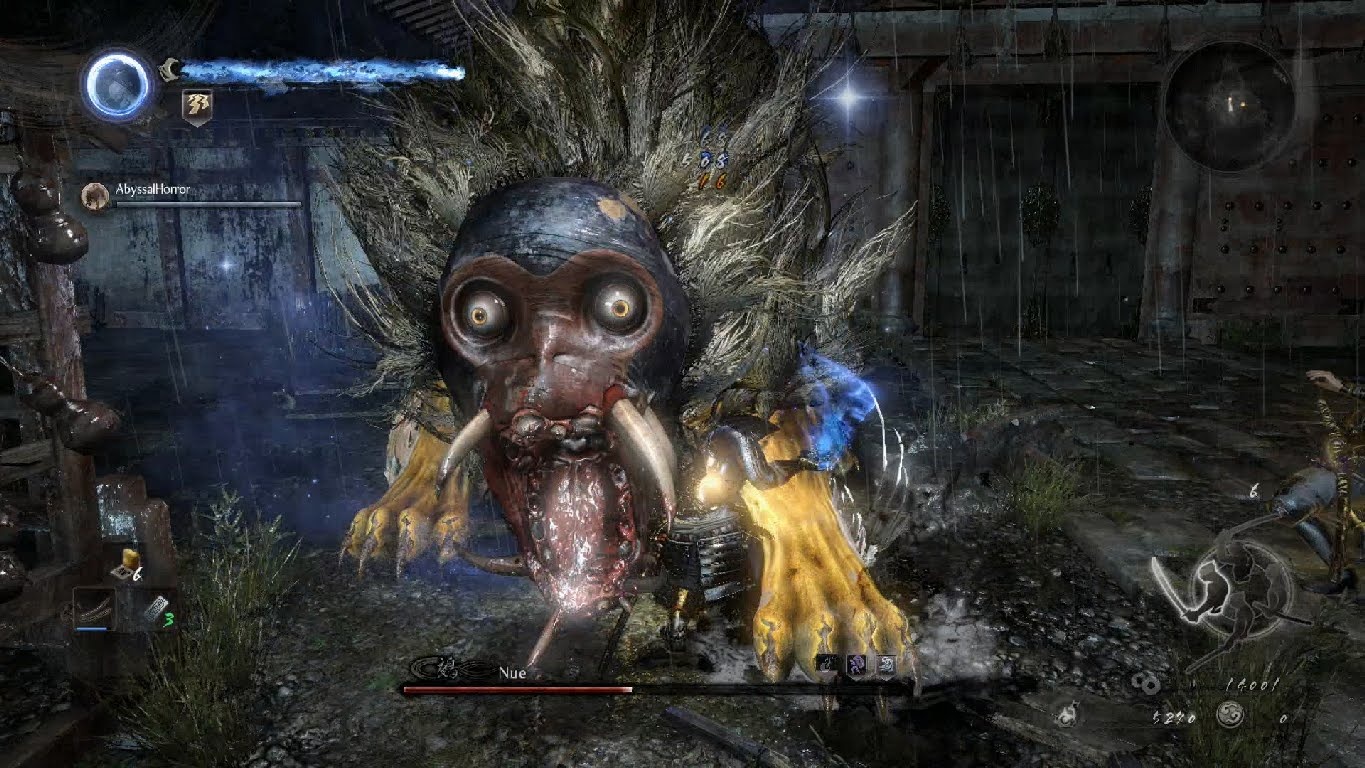The width and height of the screenshot is (1365, 768).
Task: Click the blue item progress bar under the weapon slot
Action: coord(91,628)
